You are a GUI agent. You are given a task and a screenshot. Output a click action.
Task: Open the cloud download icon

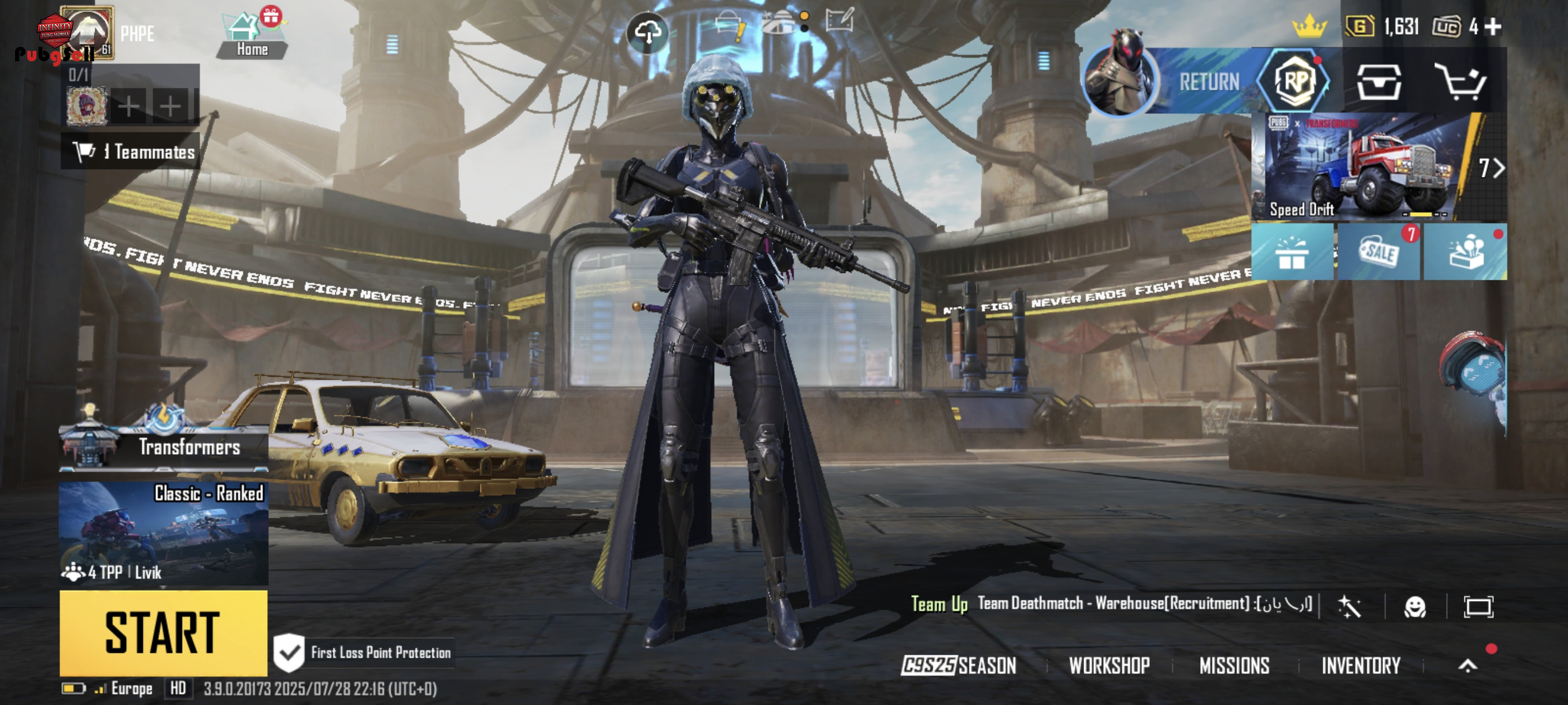click(x=648, y=32)
